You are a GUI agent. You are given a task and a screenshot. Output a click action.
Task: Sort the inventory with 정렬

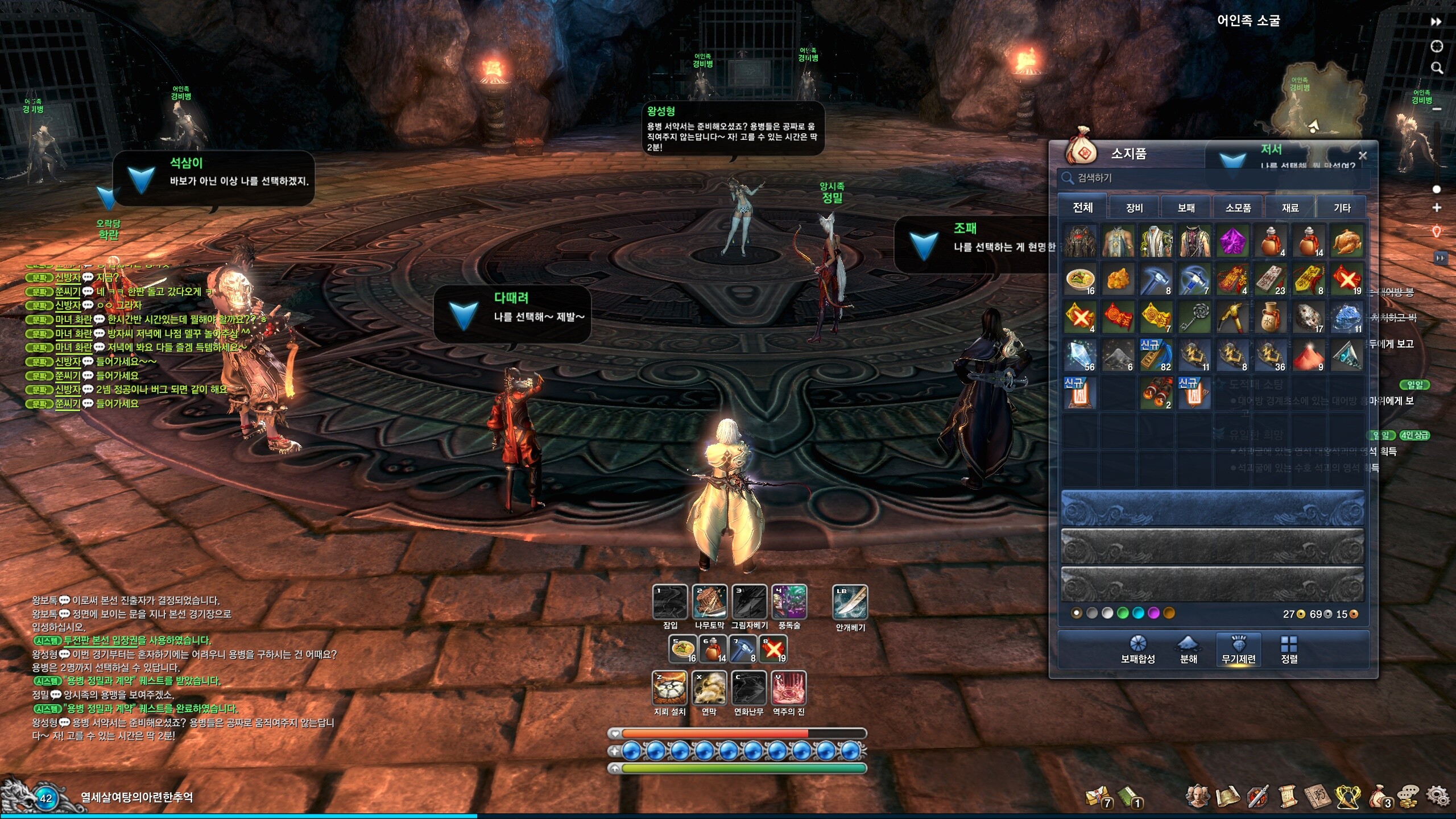coord(1289,650)
